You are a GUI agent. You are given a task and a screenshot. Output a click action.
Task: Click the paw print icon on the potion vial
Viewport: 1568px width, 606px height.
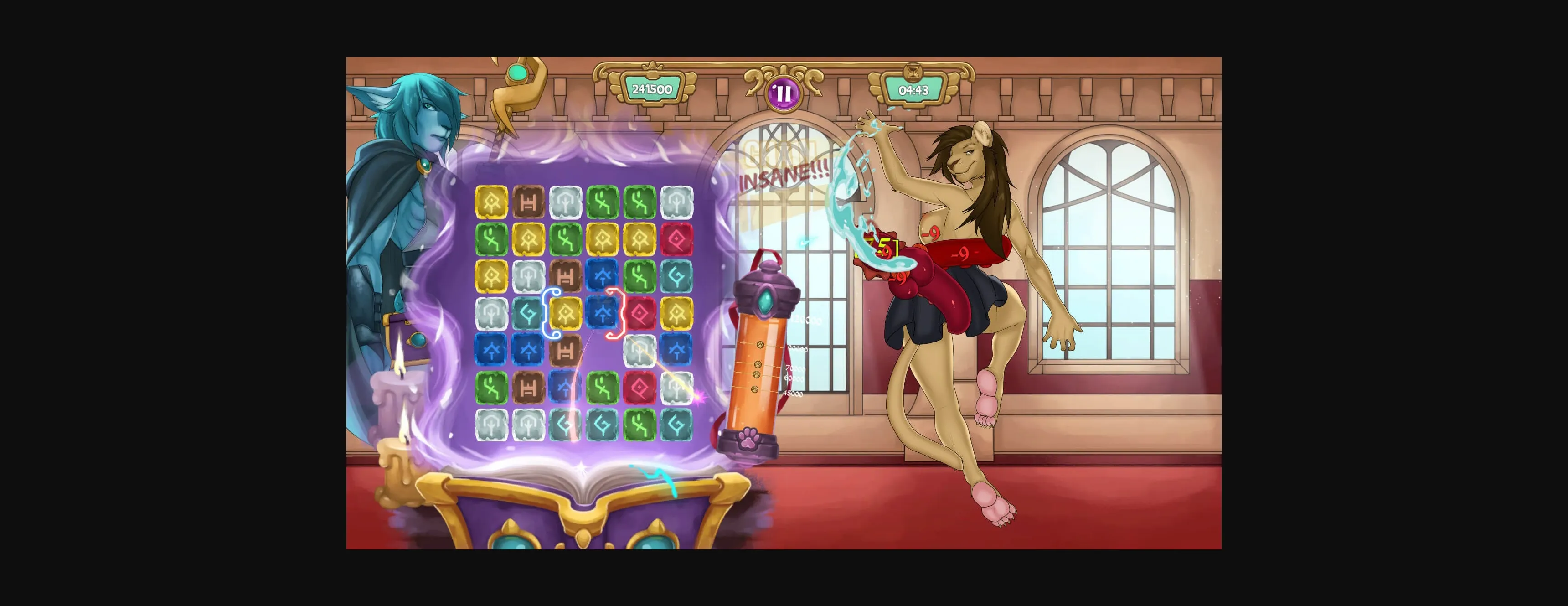[748, 438]
